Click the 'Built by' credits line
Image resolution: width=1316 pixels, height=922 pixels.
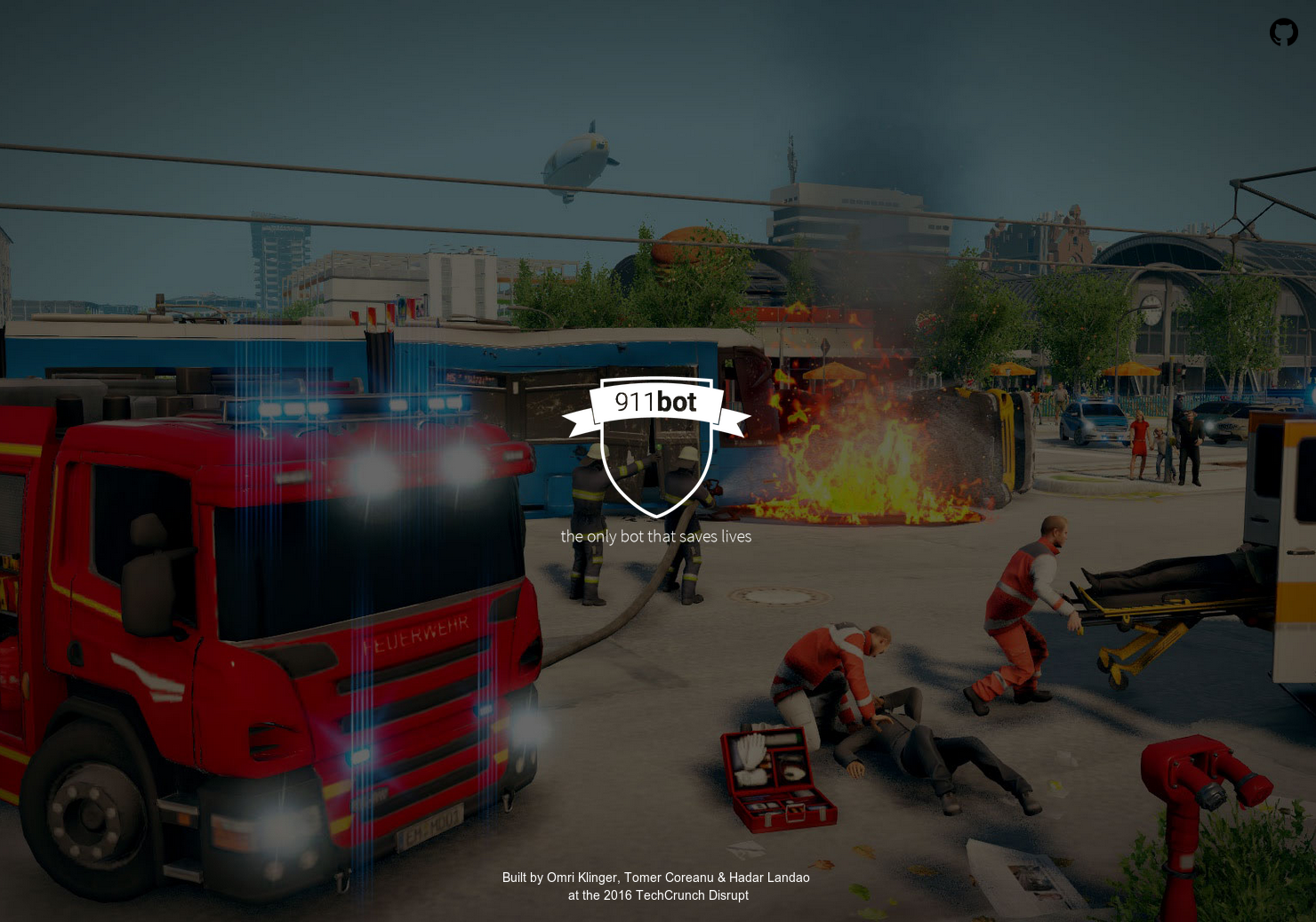(x=523, y=878)
